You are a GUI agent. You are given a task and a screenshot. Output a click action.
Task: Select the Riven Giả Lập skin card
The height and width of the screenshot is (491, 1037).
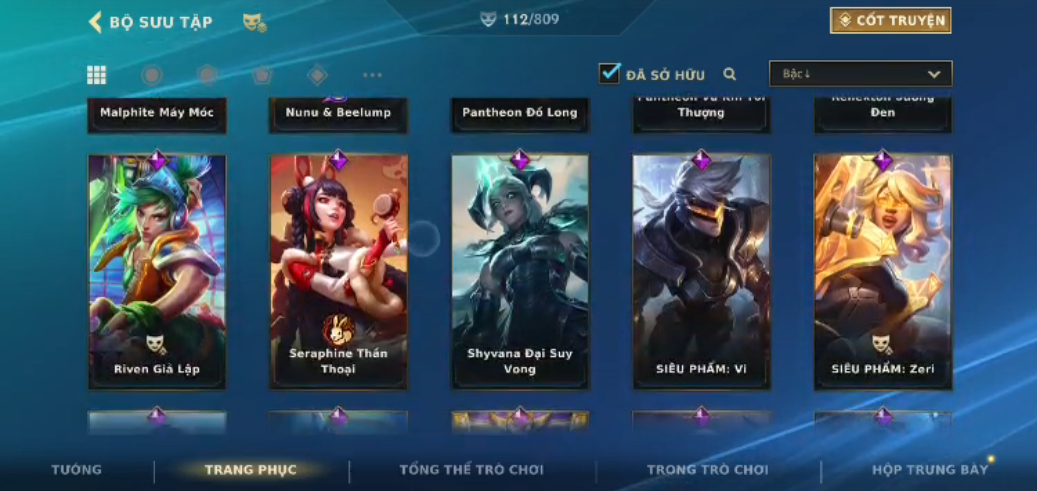[x=157, y=270]
